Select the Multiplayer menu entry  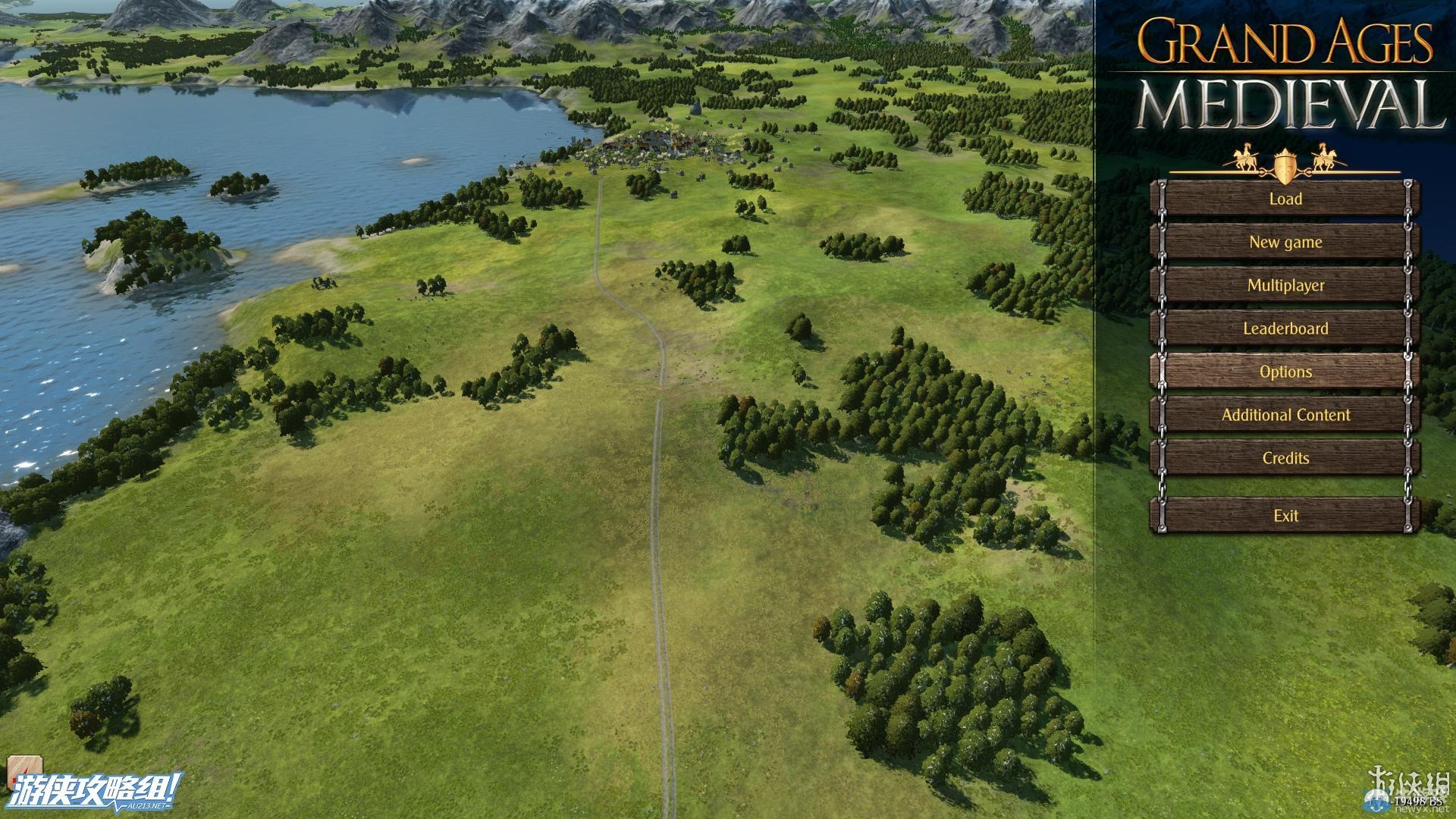click(x=1285, y=285)
